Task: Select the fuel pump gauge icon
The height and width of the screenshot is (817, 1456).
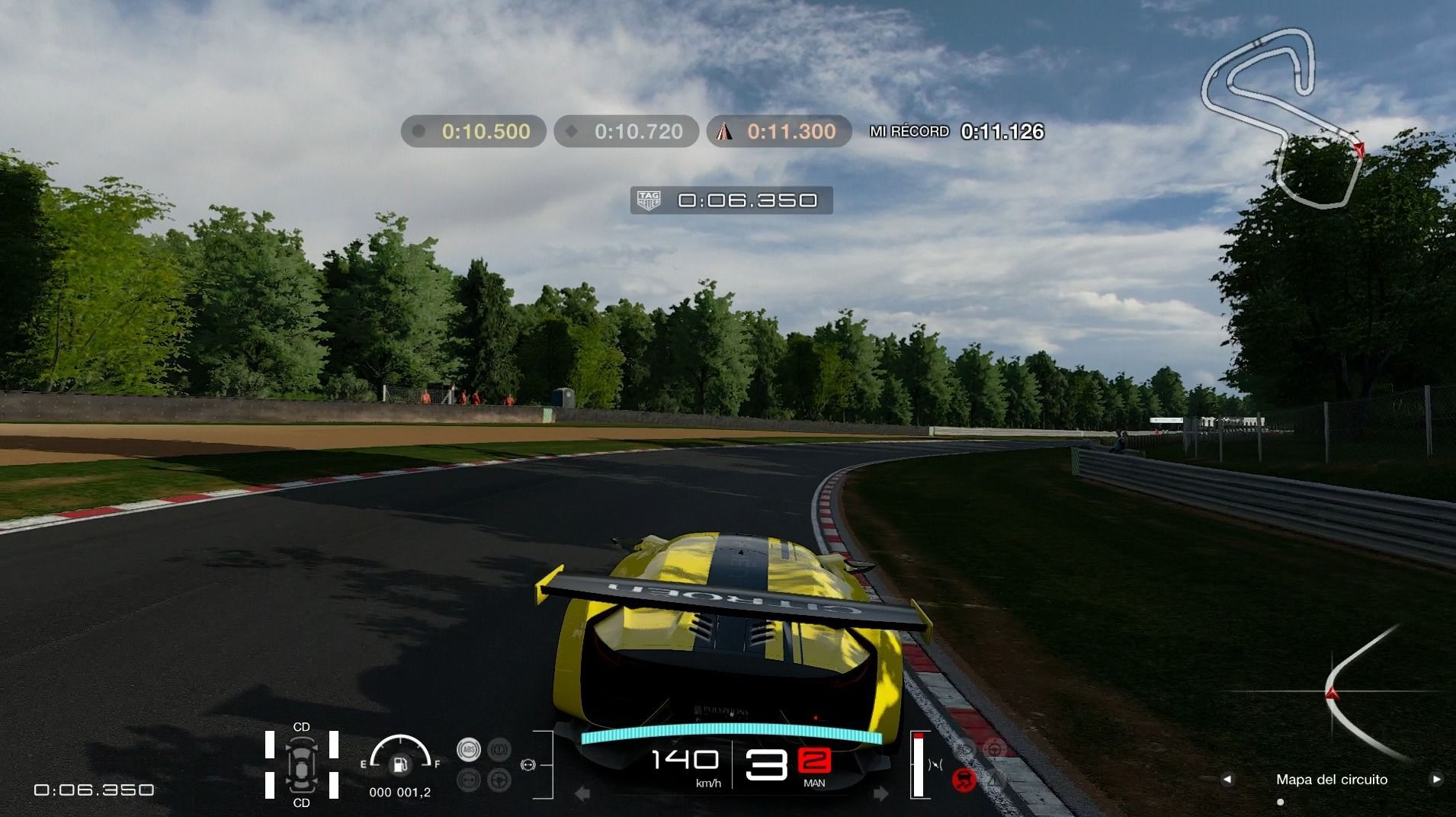Action: (x=399, y=764)
